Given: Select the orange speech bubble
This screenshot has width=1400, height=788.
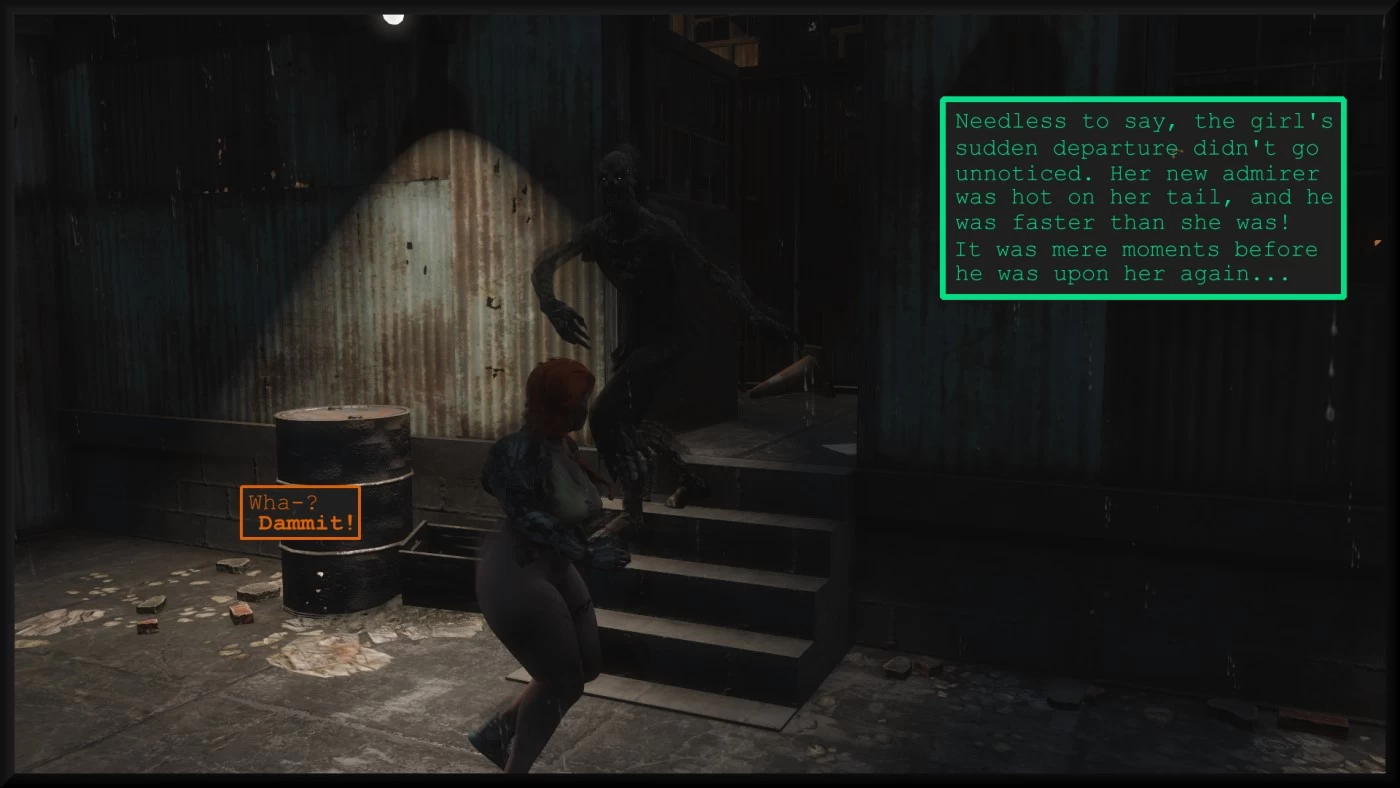Looking at the screenshot, I should 300,512.
